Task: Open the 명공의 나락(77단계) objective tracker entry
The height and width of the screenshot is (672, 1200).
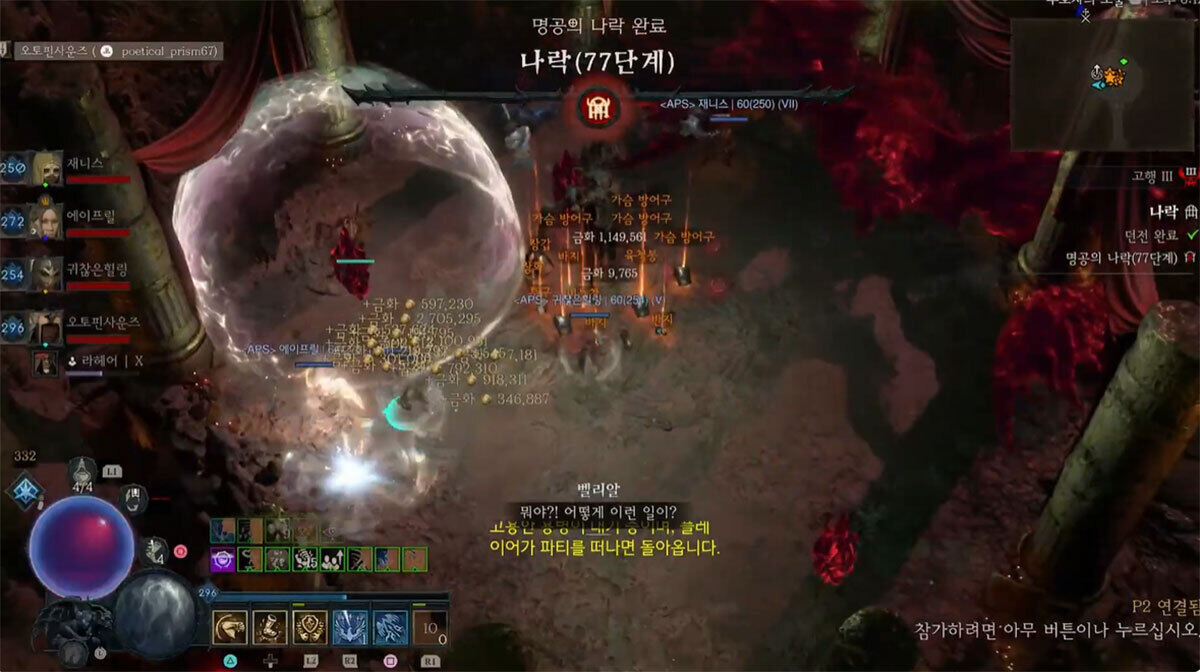Action: click(x=1121, y=258)
